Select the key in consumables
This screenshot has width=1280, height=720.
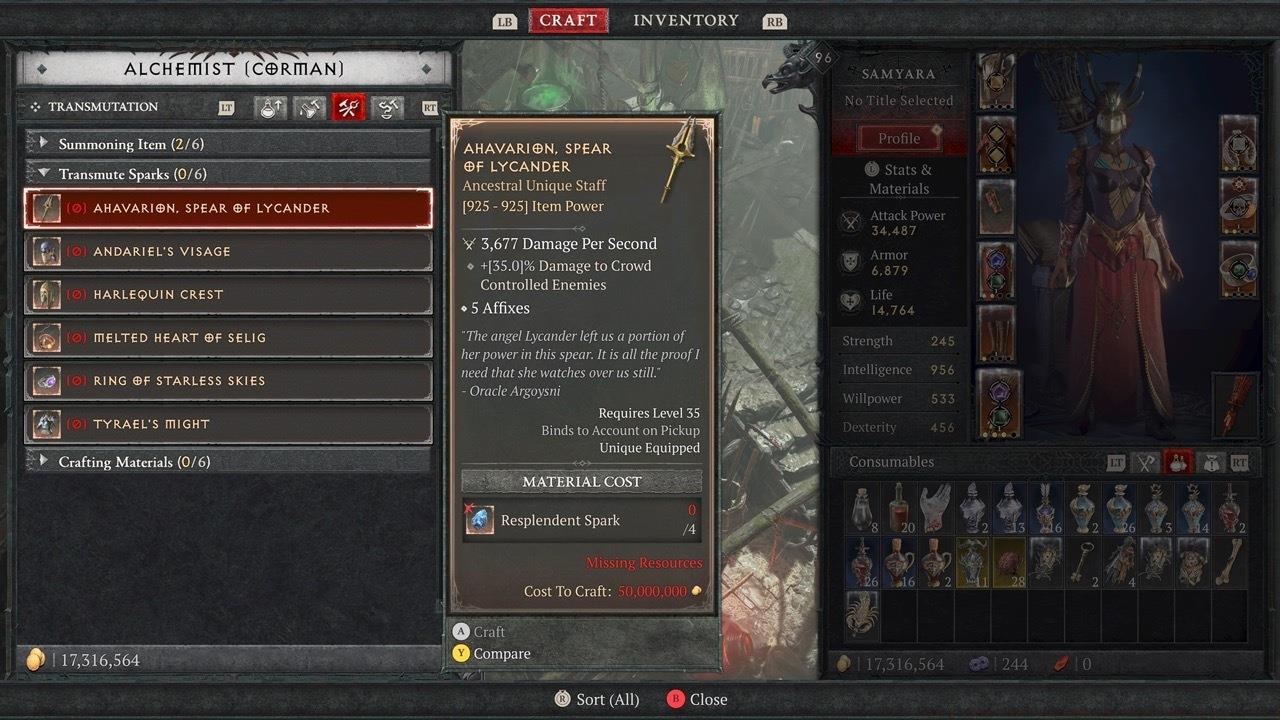(1082, 562)
